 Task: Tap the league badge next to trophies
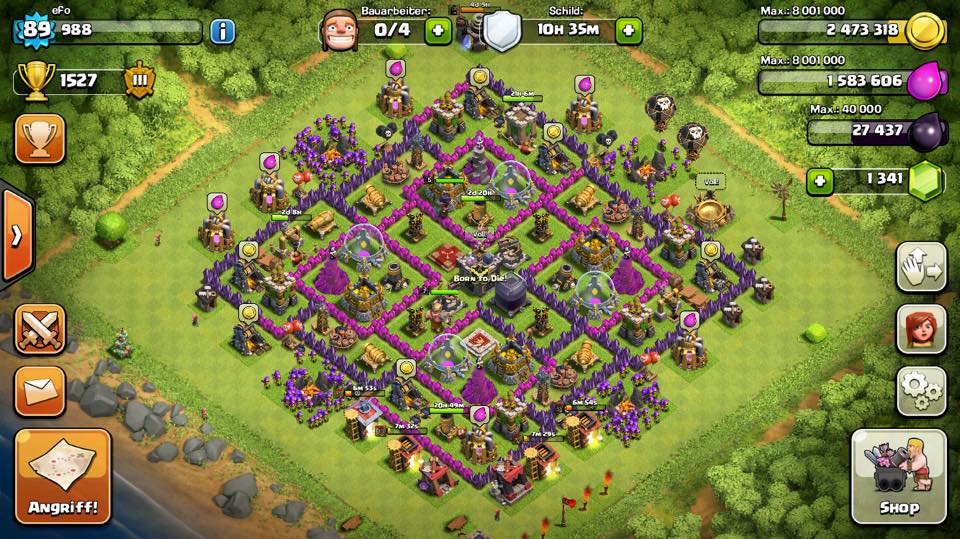click(139, 80)
